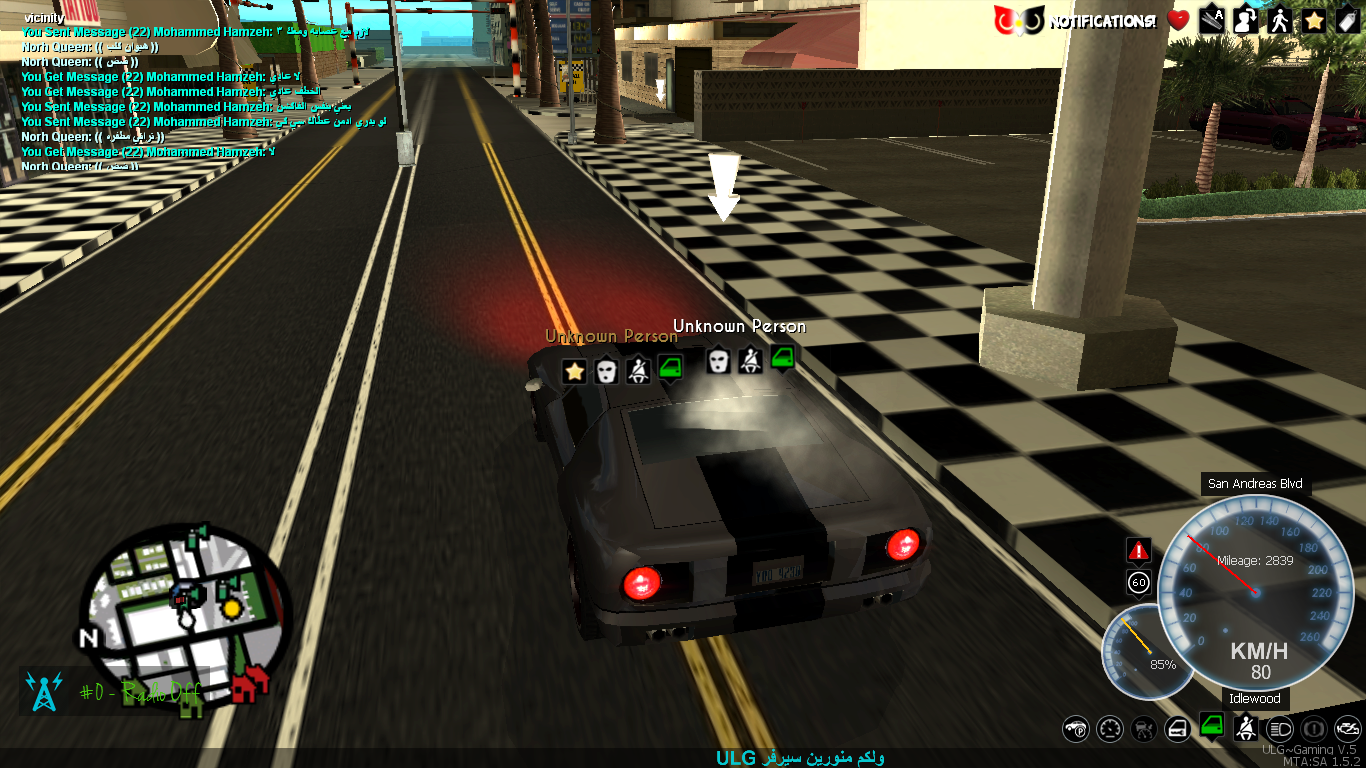
Task: Click the cruise control car gauge icon
Action: point(1144,728)
